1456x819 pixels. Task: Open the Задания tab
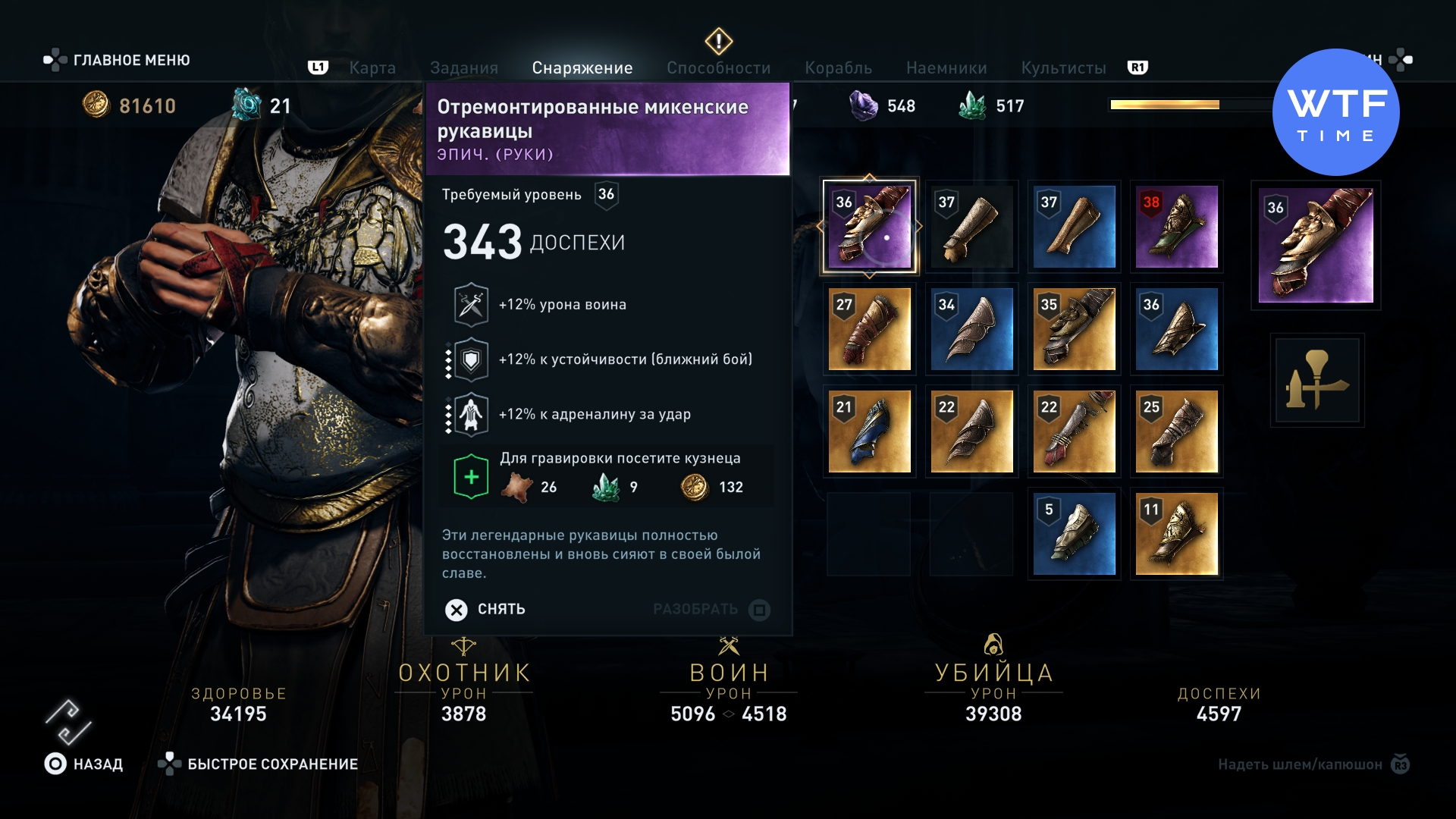pyautogui.click(x=464, y=68)
